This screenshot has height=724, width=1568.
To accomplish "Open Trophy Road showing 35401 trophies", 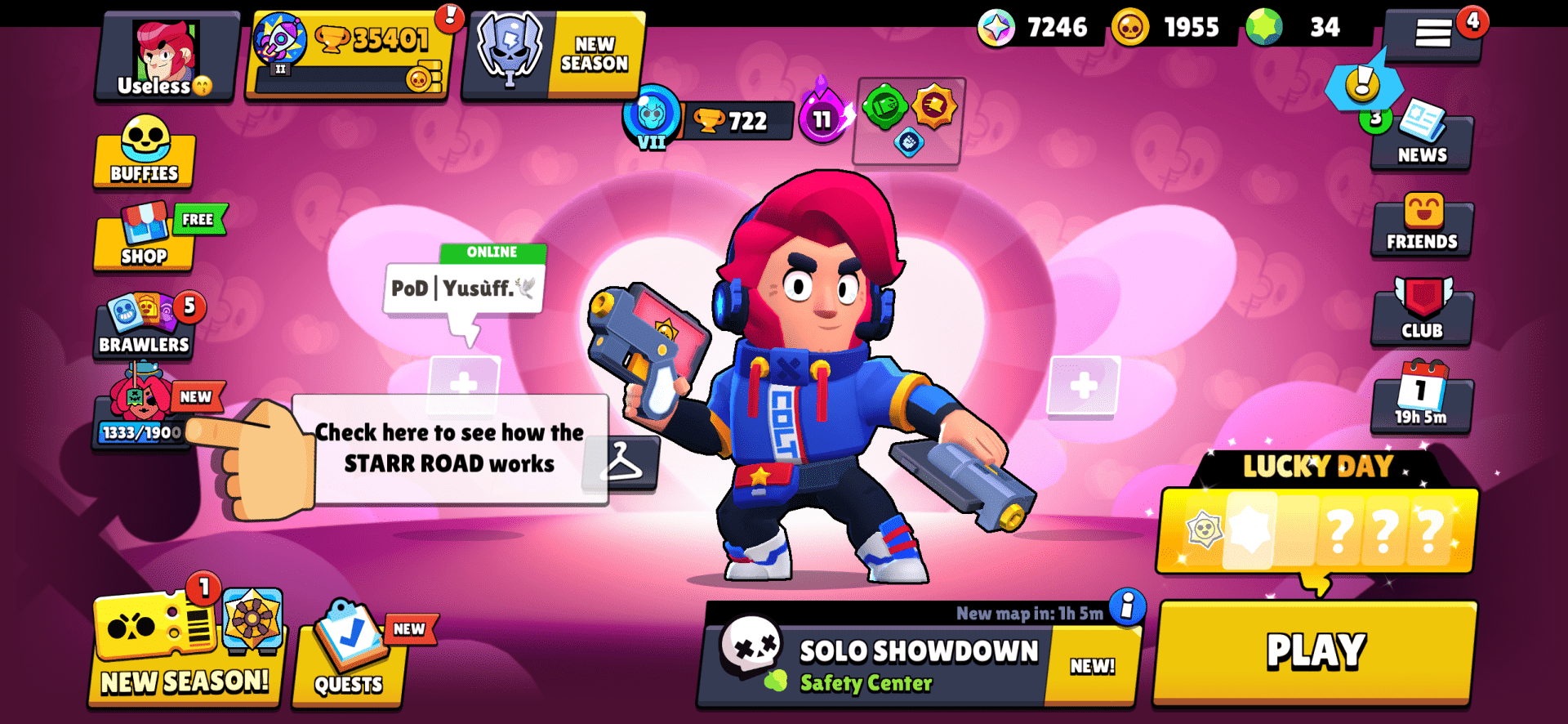I will click(x=351, y=49).
